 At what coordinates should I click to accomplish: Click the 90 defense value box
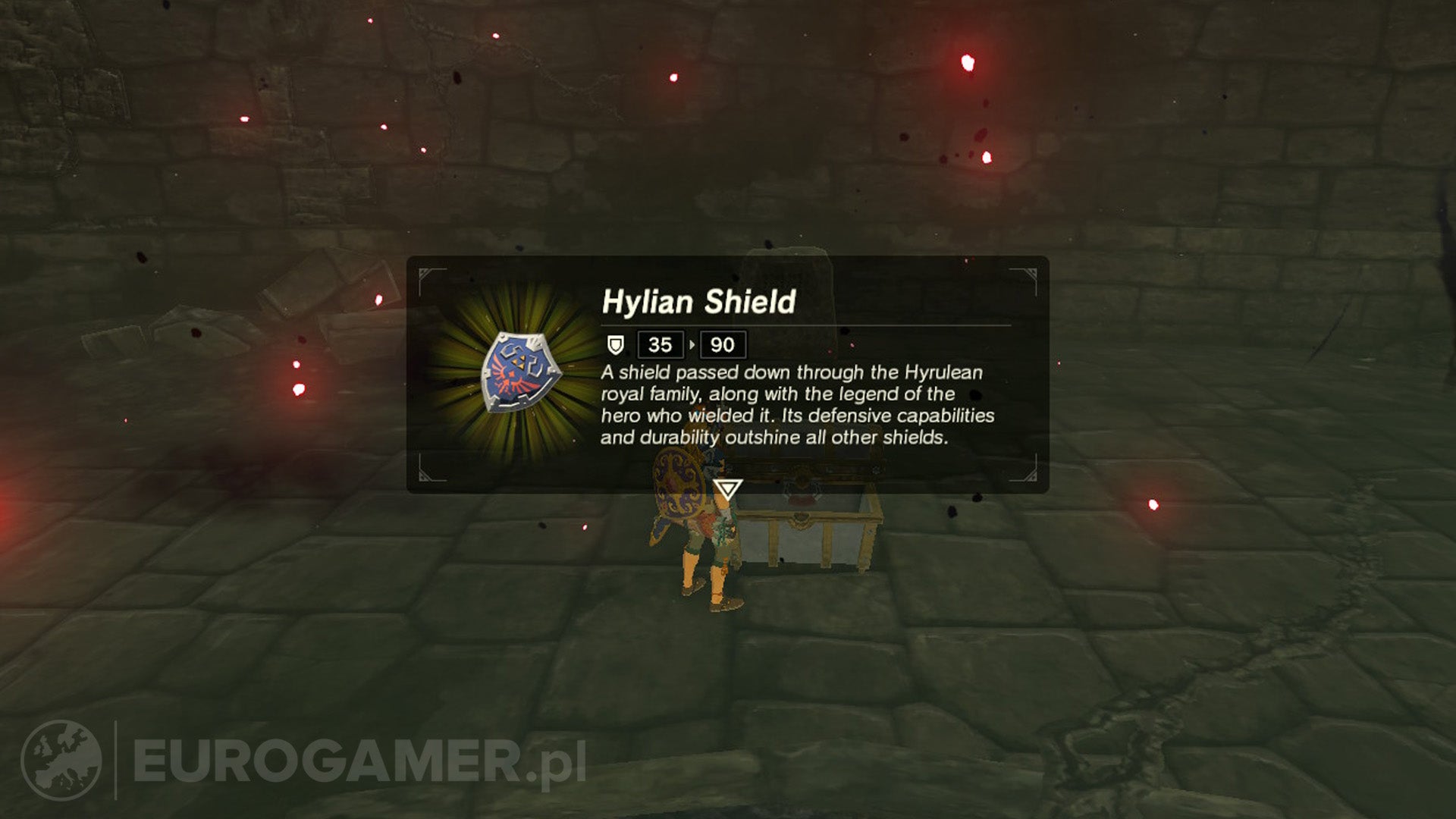click(x=724, y=345)
